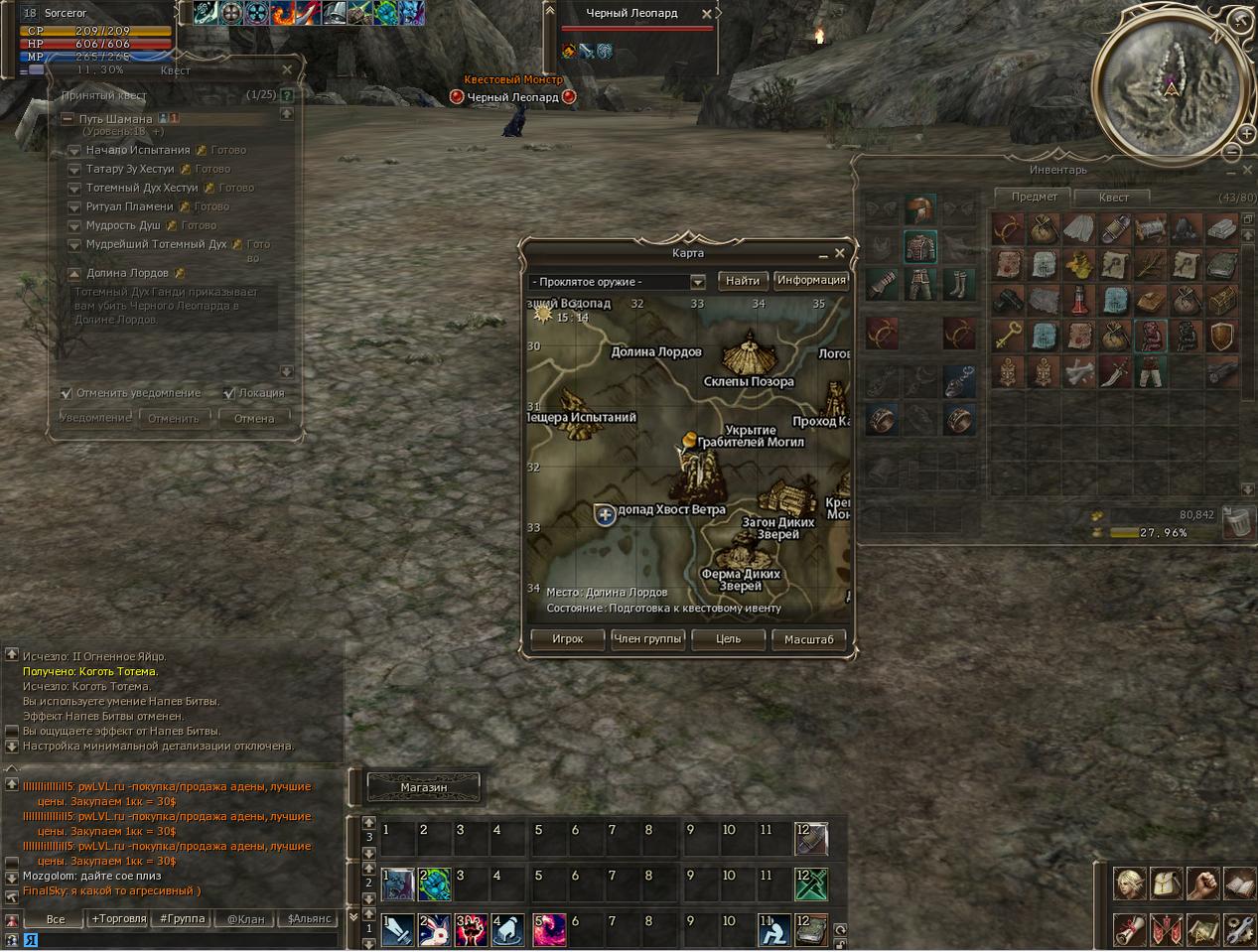
Task: Open the Информация panel in map window
Action: click(x=810, y=281)
